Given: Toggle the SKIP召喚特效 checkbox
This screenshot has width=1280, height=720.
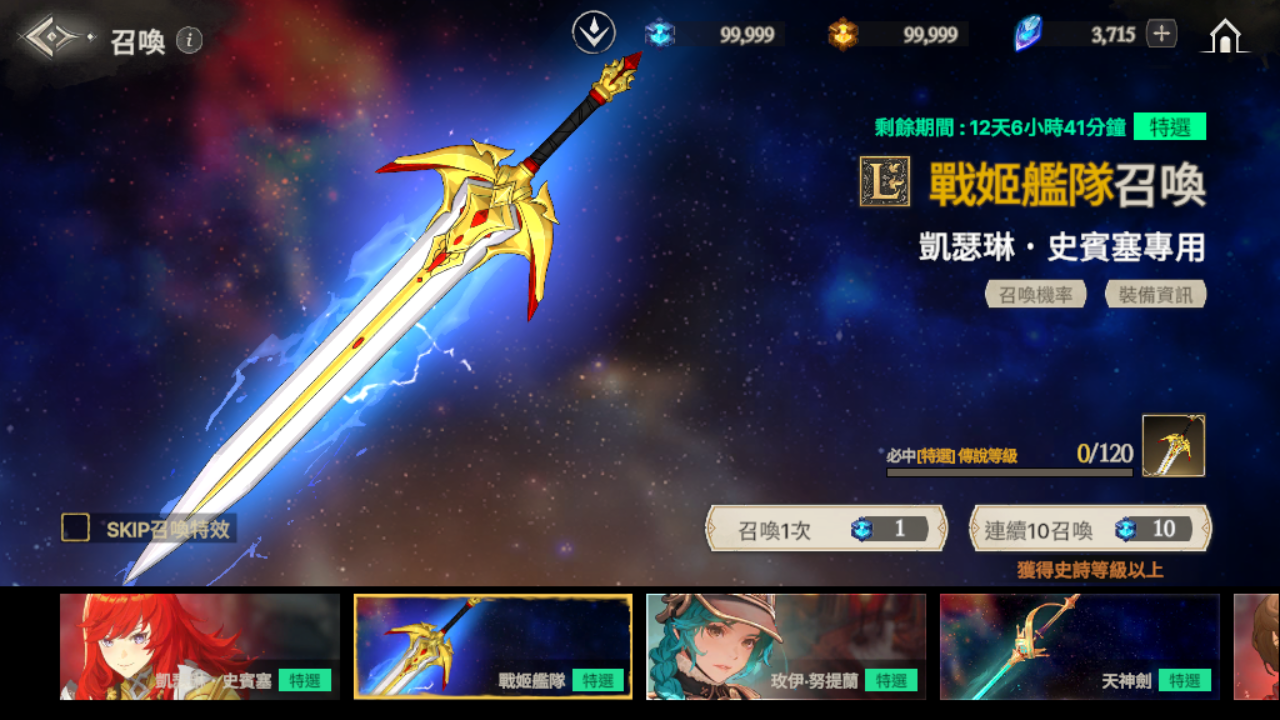Looking at the screenshot, I should click(x=76, y=528).
